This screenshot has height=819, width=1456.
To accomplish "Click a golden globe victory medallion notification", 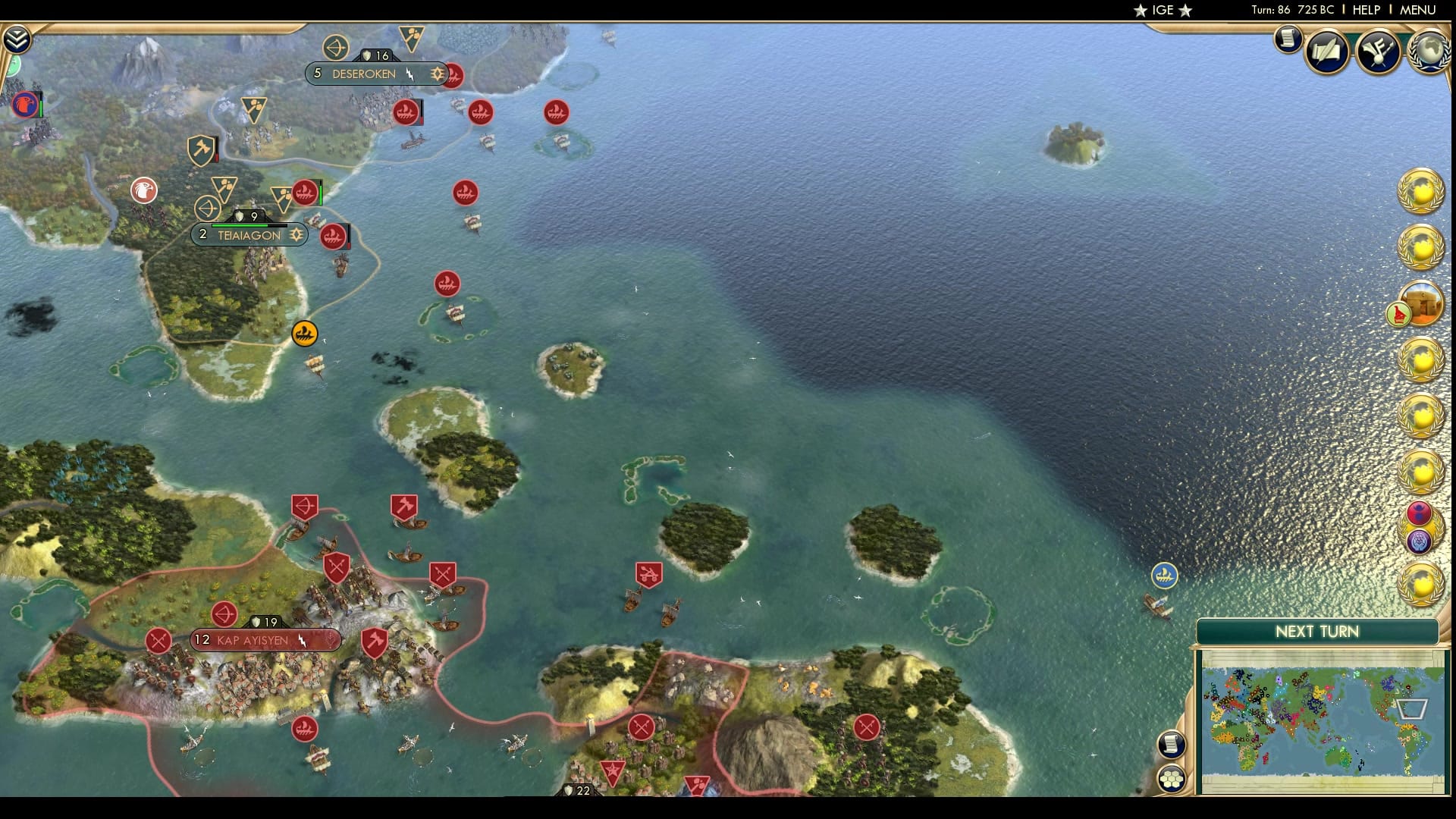I will click(x=1422, y=192).
